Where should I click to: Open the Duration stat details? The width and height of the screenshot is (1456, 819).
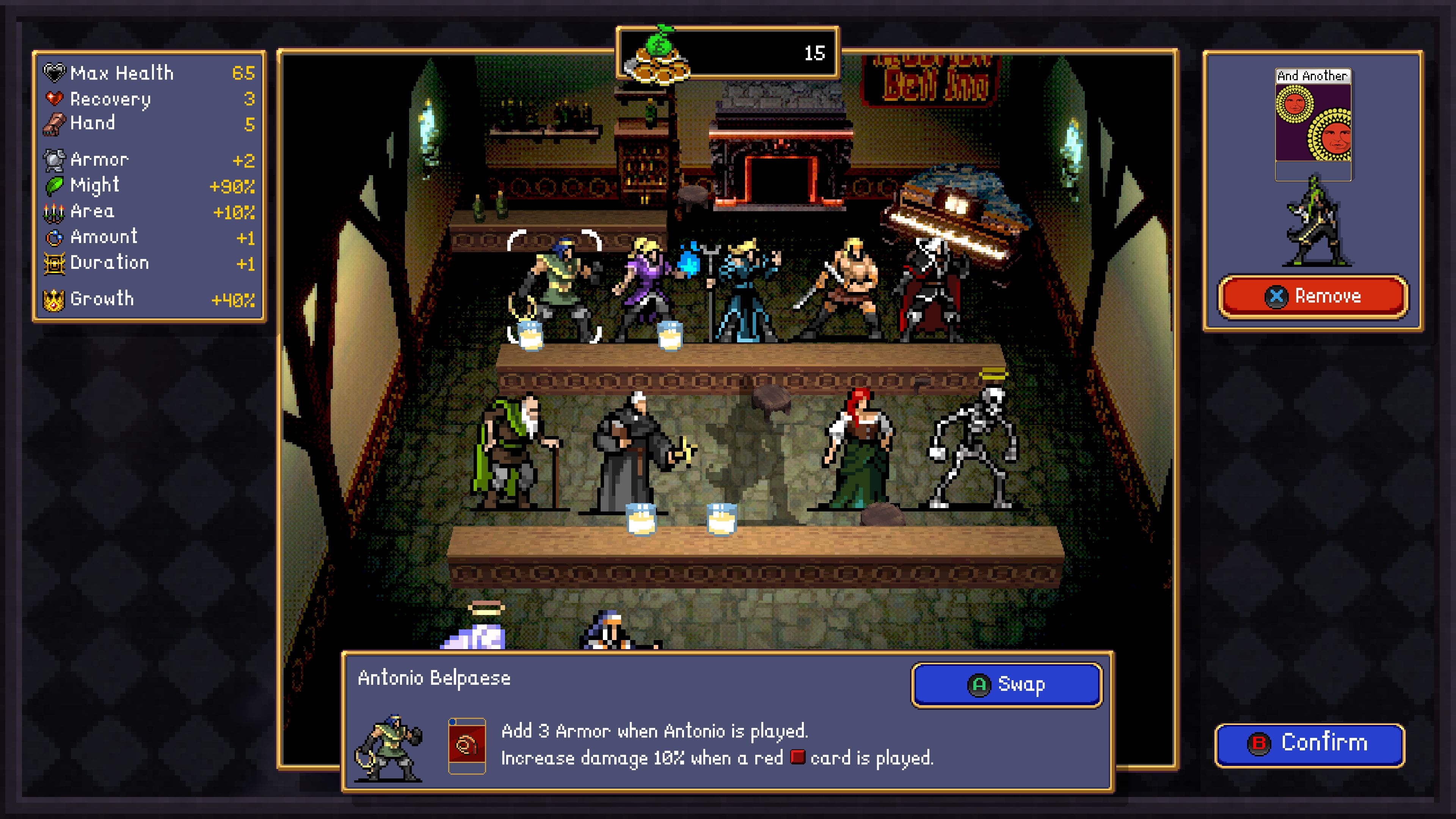[54, 262]
